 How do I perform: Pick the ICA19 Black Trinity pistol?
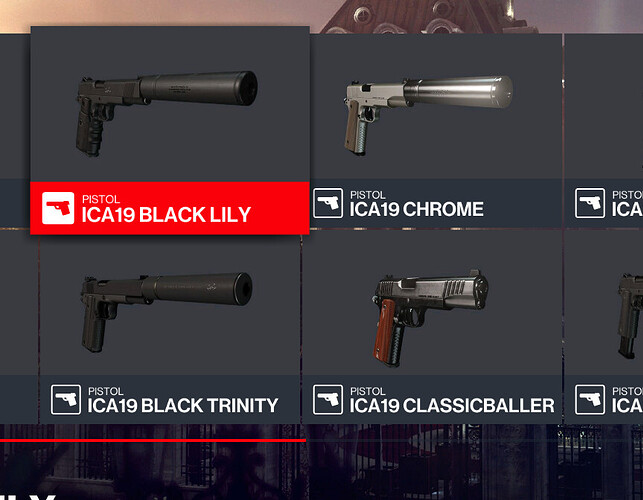click(169, 325)
